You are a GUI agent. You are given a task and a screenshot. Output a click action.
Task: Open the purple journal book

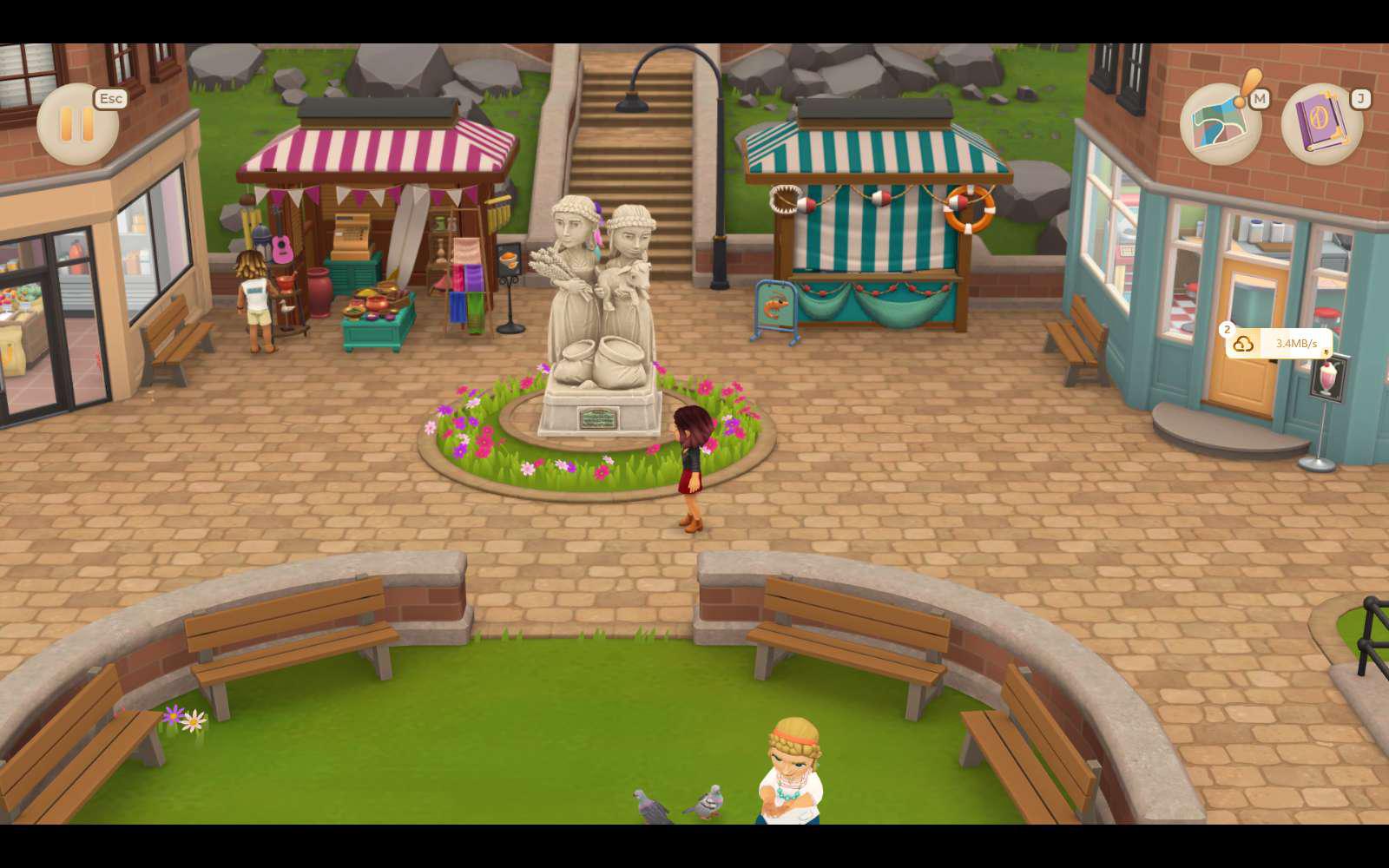pos(1321,124)
